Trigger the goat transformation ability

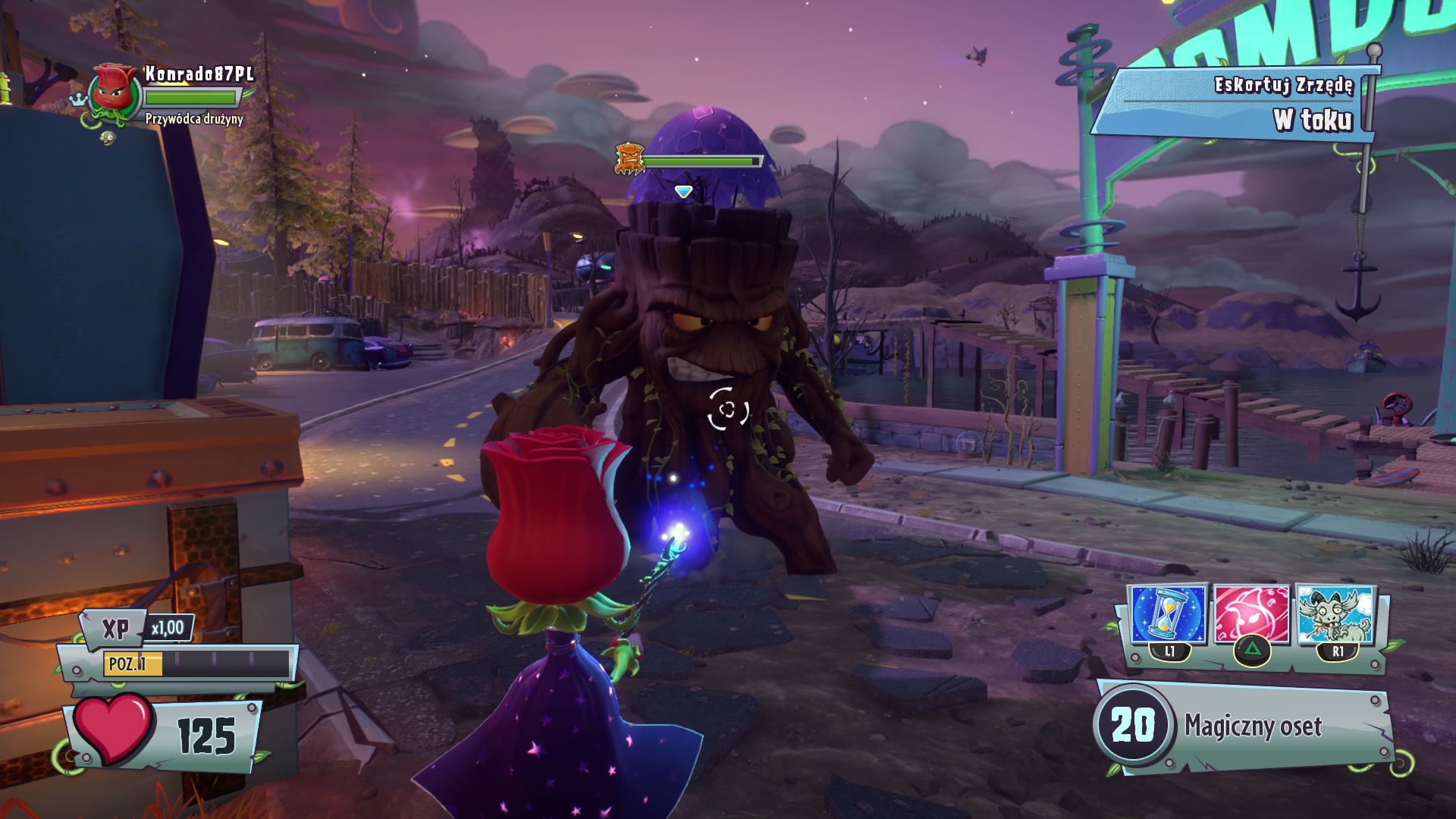point(1335,615)
